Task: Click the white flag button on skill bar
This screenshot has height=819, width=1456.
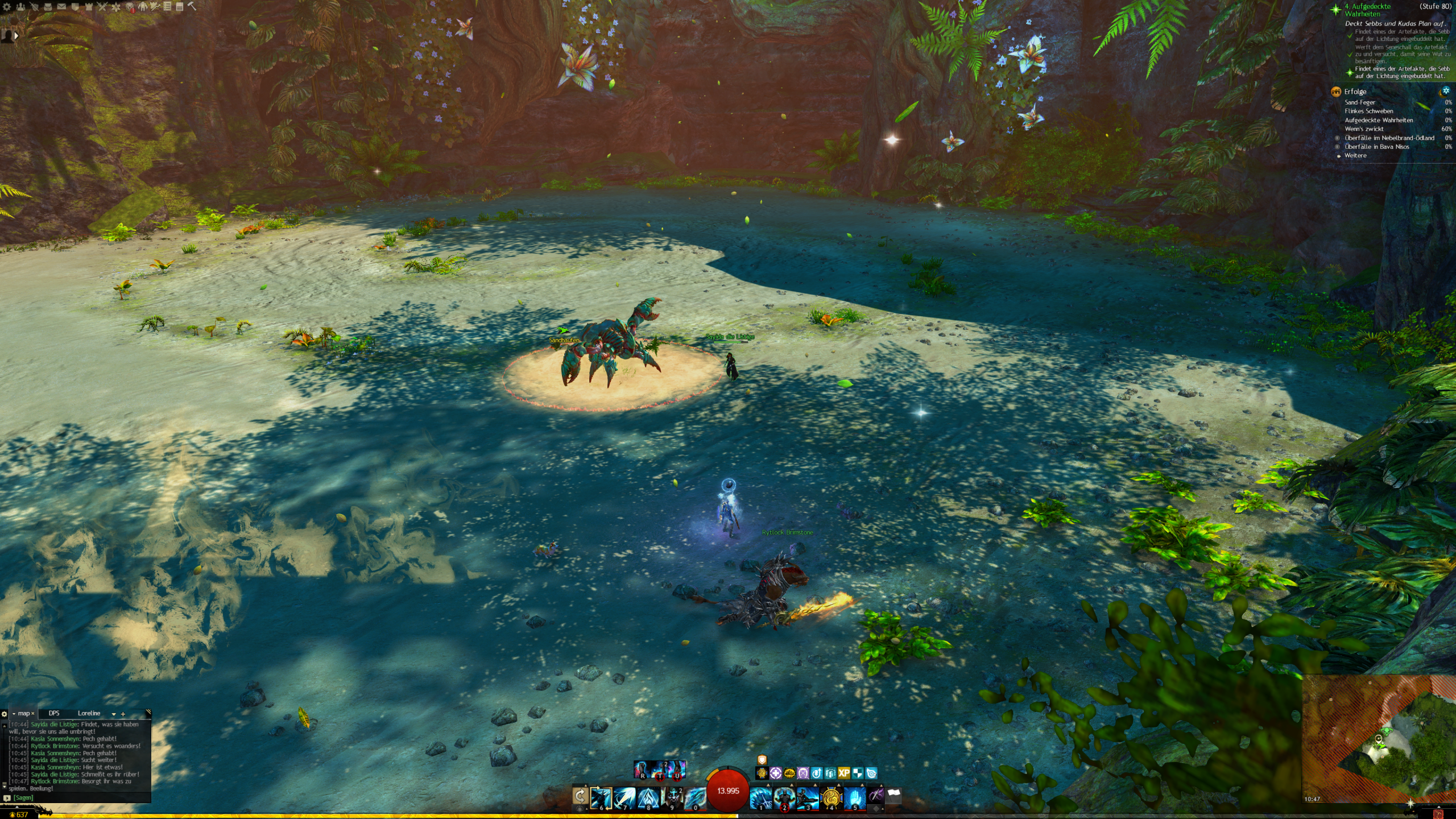Action: click(x=894, y=795)
